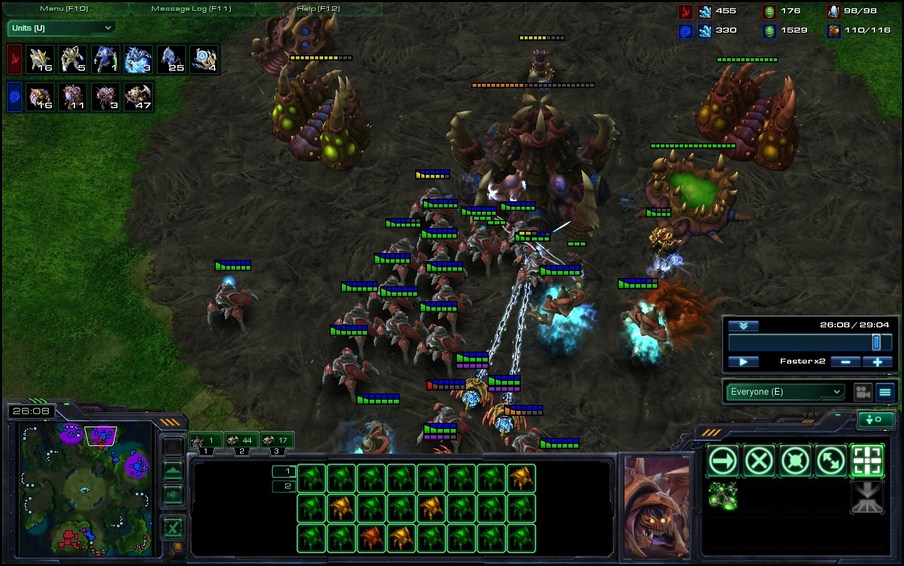Select the Move command icon

(723, 460)
